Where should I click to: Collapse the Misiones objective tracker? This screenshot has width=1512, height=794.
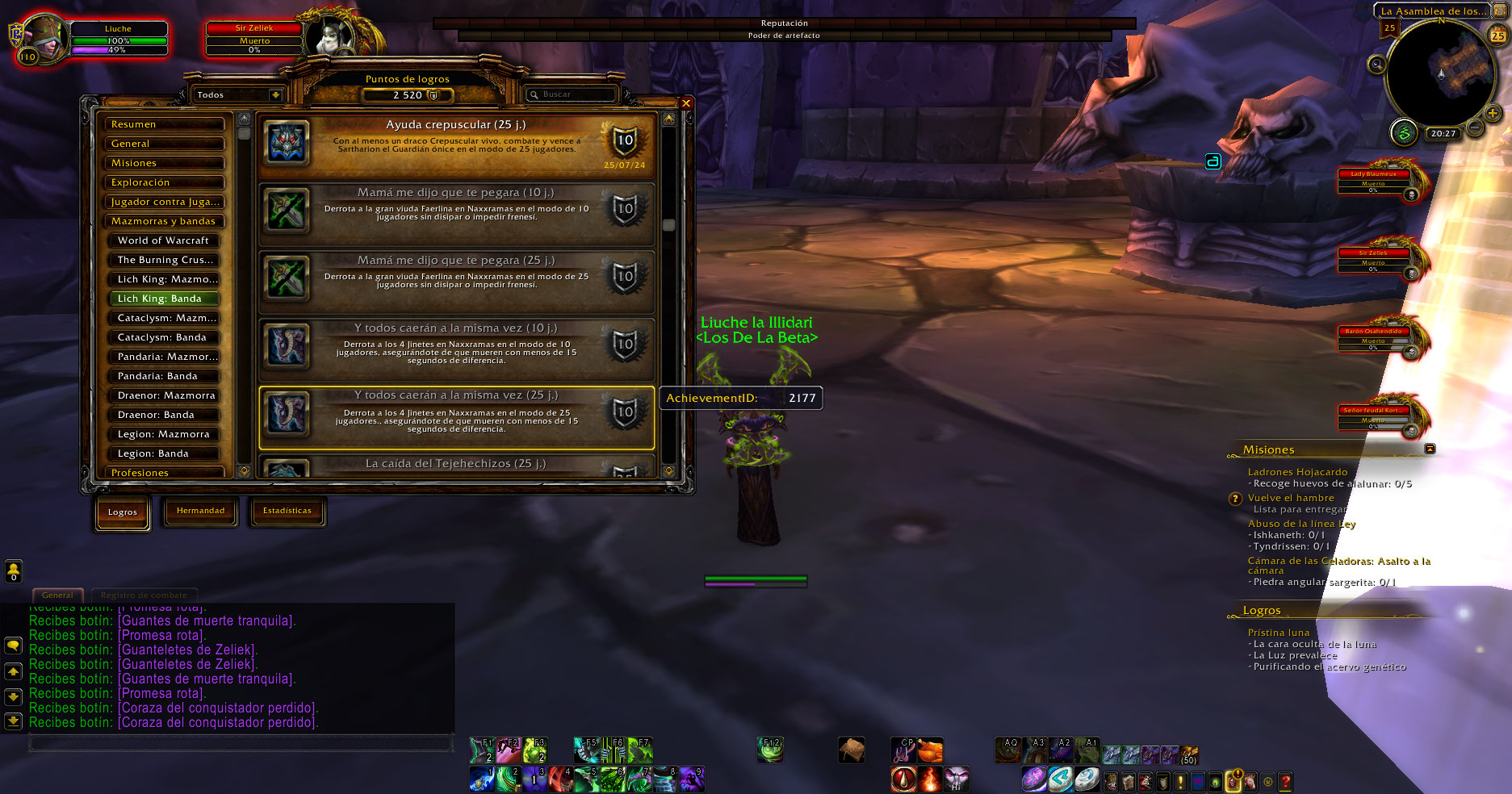[1430, 449]
